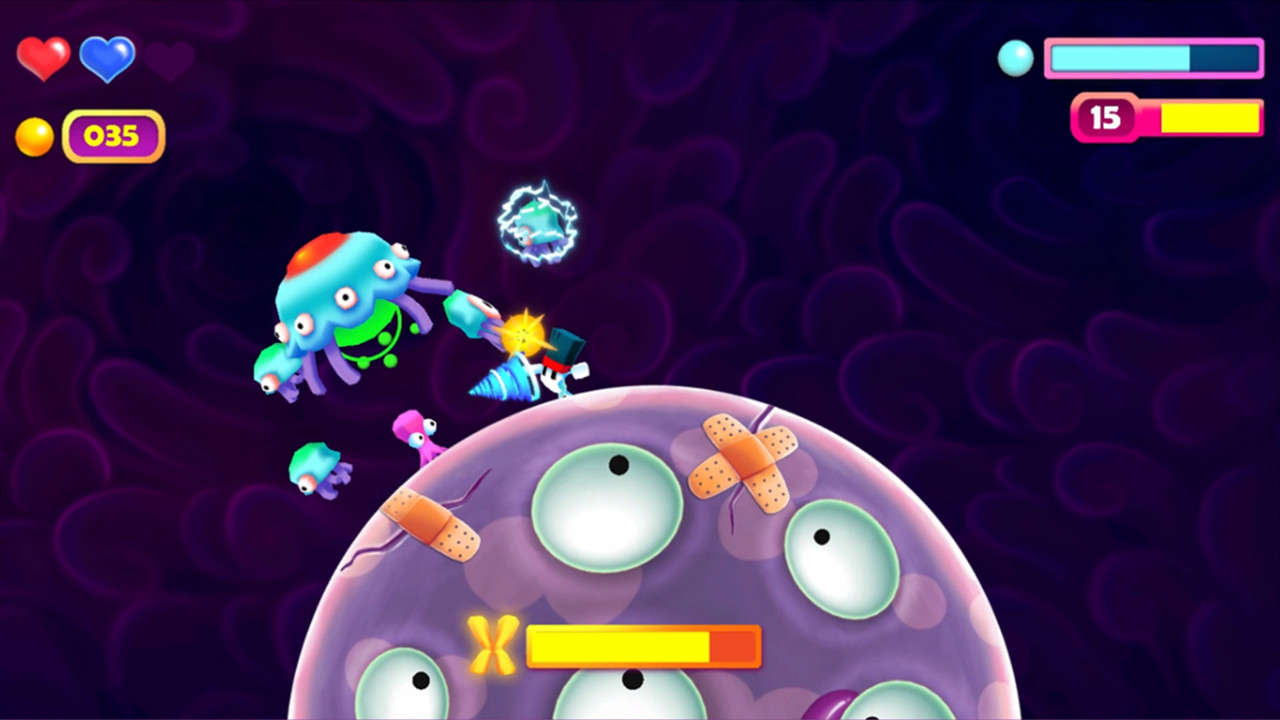Click the pink level badge showing 15
The image size is (1280, 720).
(x=1106, y=118)
